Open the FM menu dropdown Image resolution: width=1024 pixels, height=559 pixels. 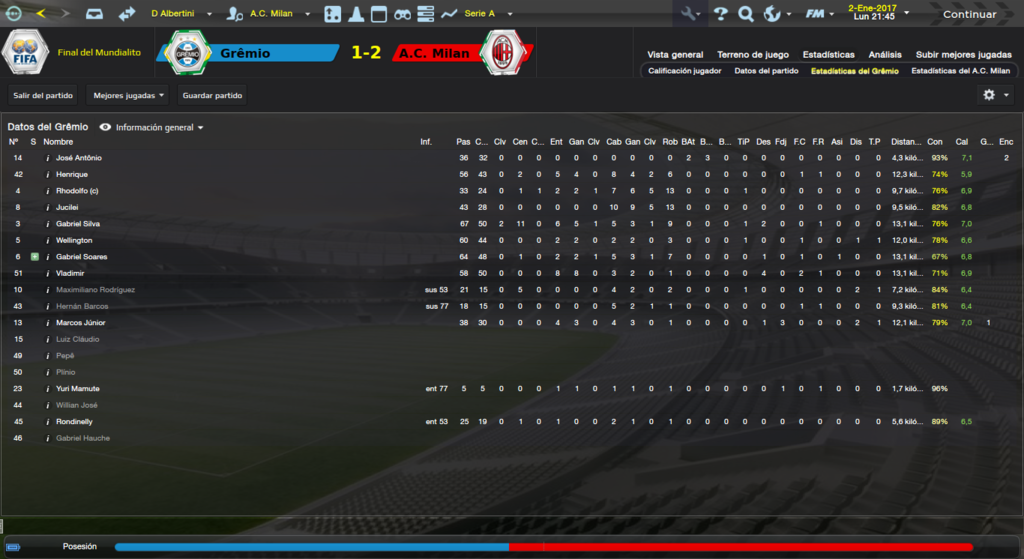[x=820, y=14]
